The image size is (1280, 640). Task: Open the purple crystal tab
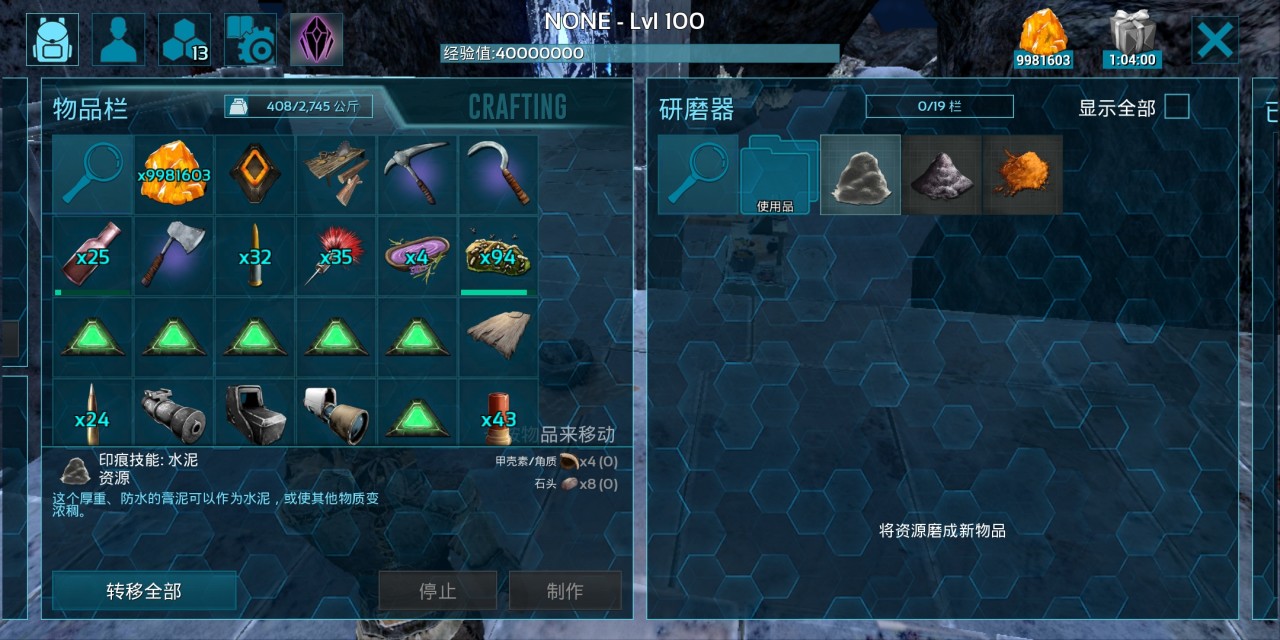[316, 40]
